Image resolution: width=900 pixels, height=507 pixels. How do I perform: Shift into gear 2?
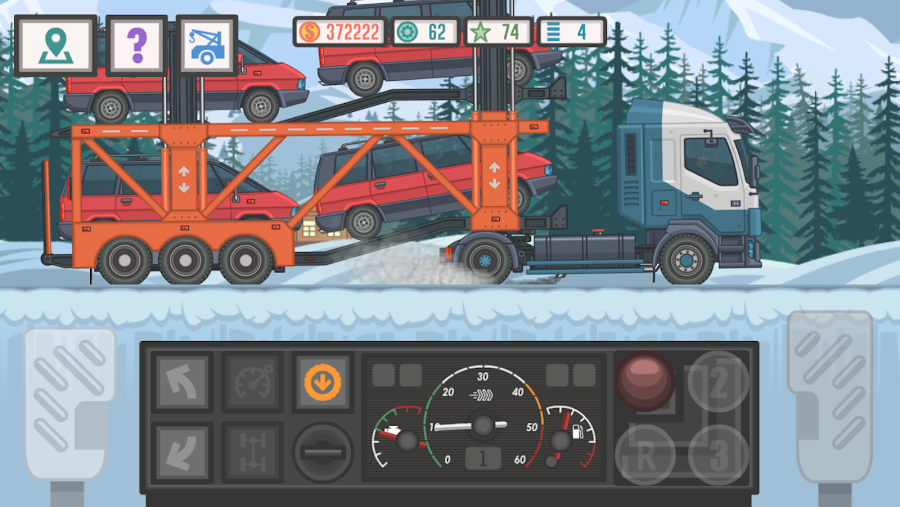coord(719,381)
